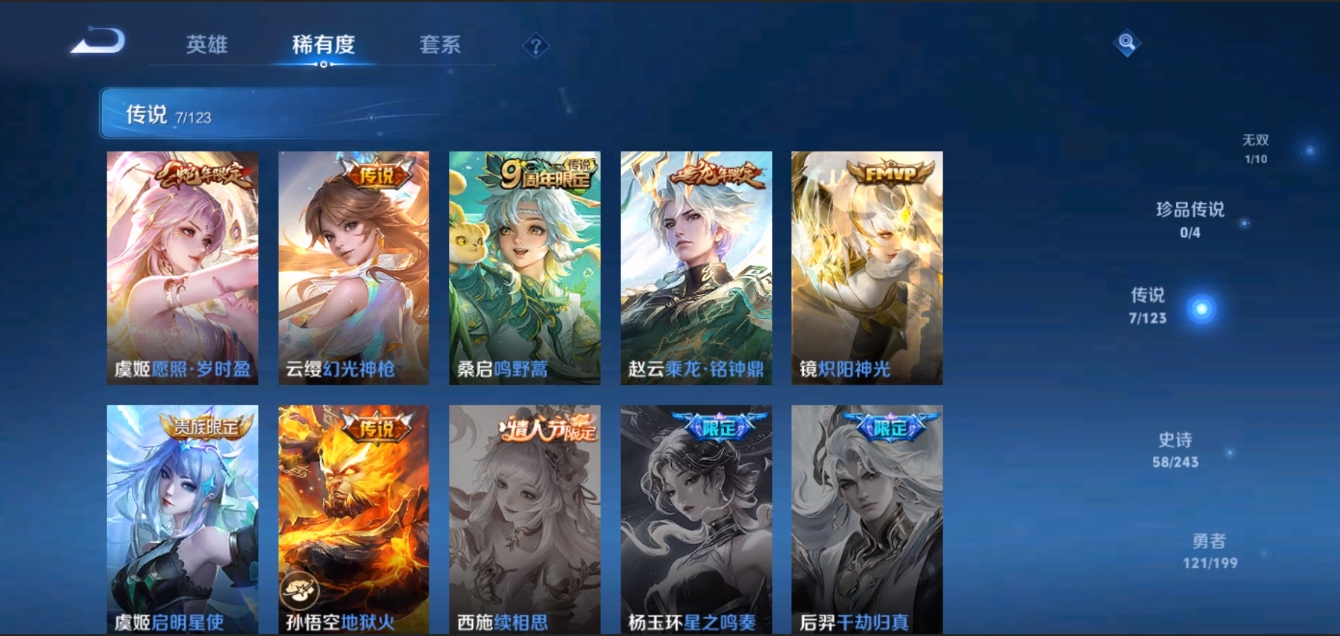Viewport: 1340px width, 636px height.
Task: Choose the 云缨 幻光神枪 skin card
Action: [x=353, y=268]
